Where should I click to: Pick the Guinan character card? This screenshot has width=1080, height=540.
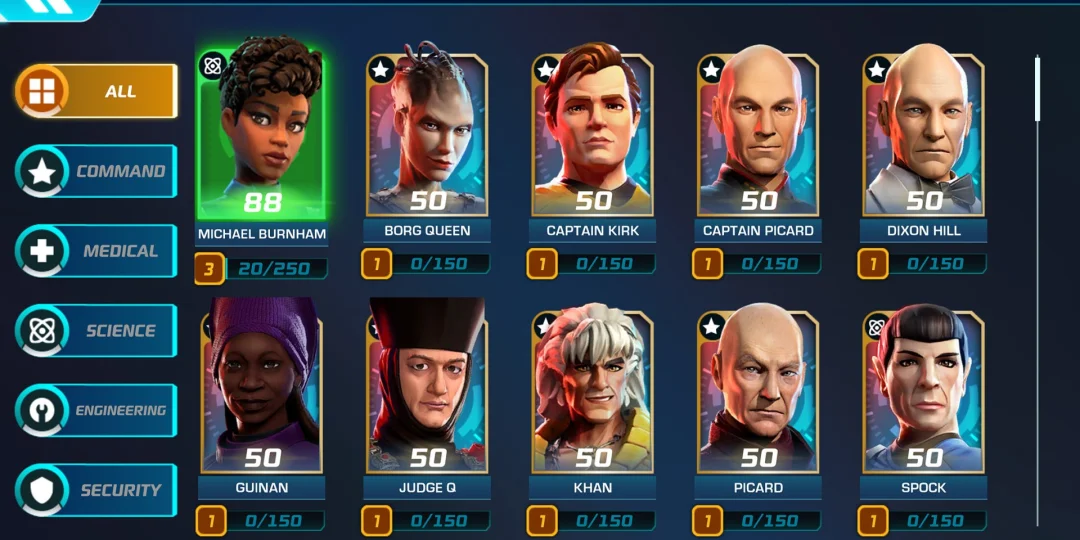[262, 390]
